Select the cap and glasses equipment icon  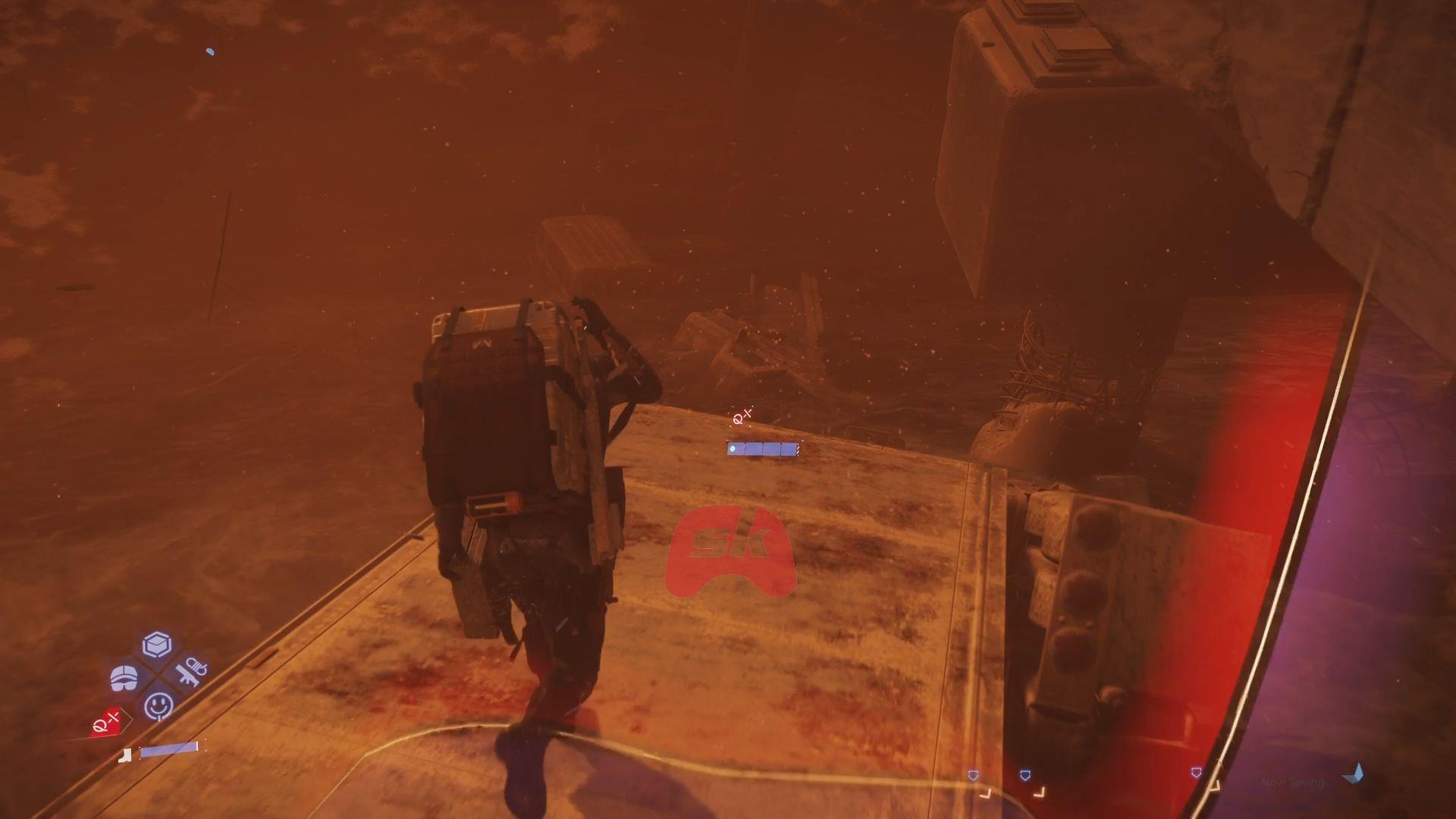click(x=125, y=677)
